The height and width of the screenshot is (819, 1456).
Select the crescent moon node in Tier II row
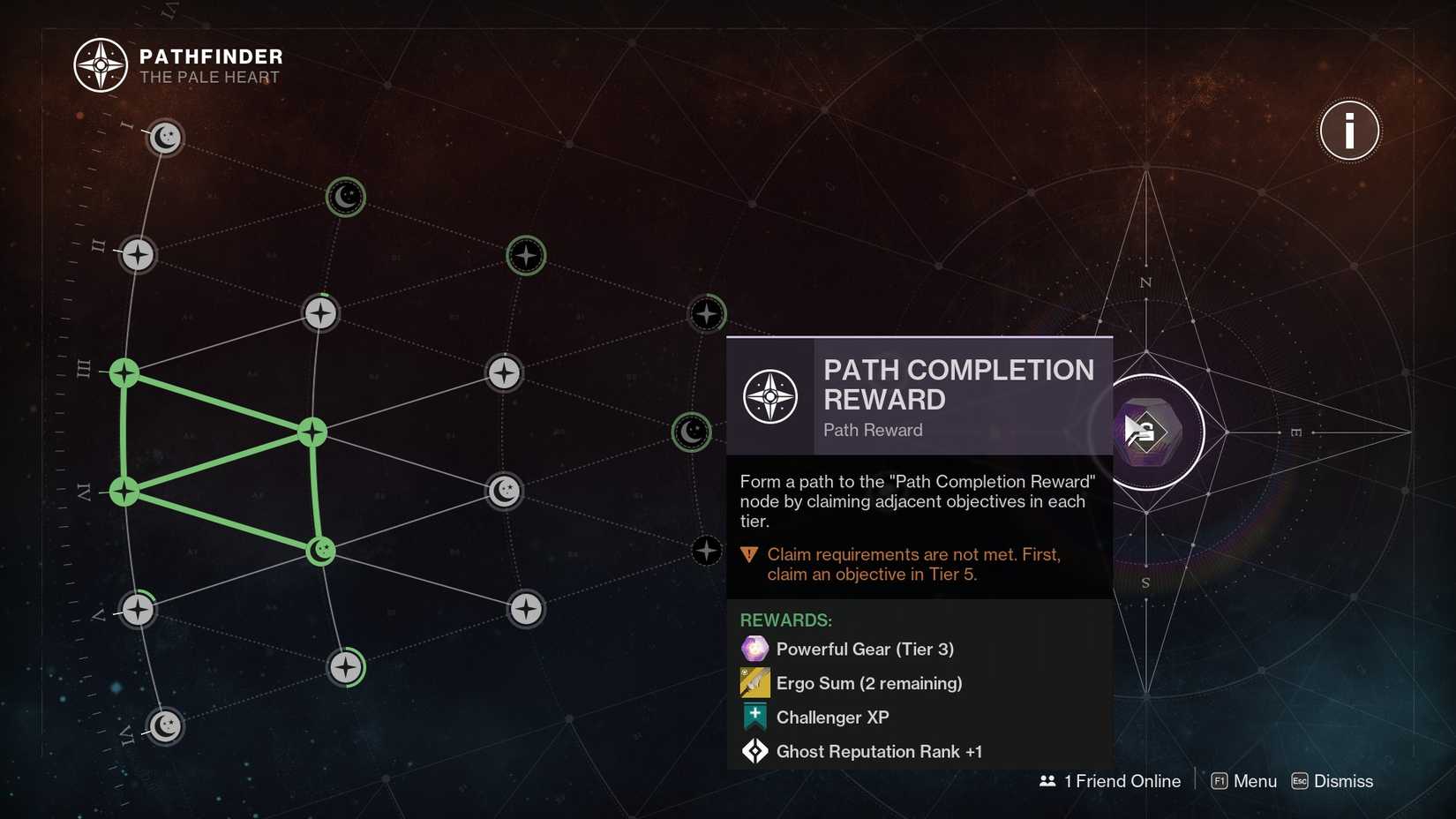tap(344, 197)
